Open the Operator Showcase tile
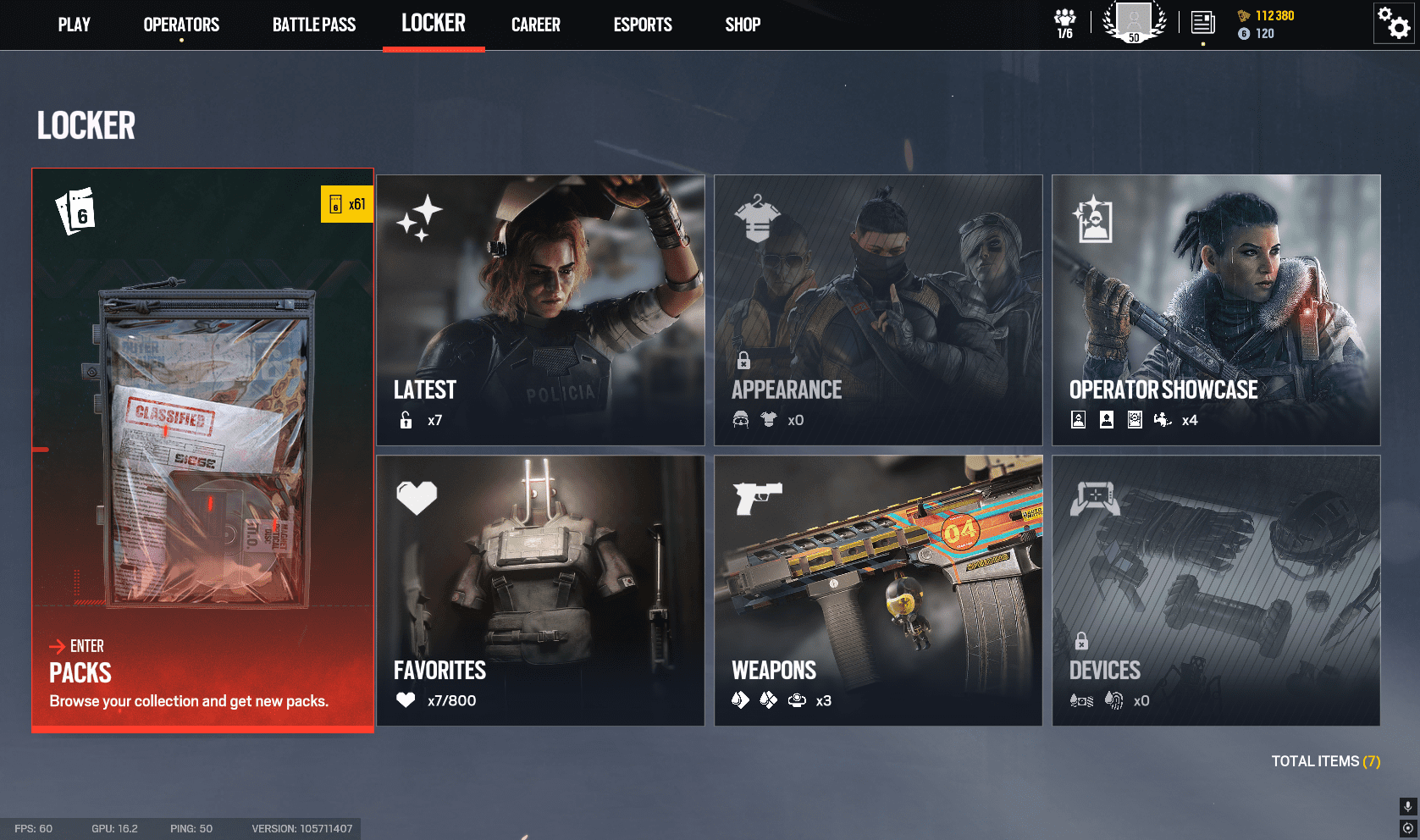 [1215, 310]
